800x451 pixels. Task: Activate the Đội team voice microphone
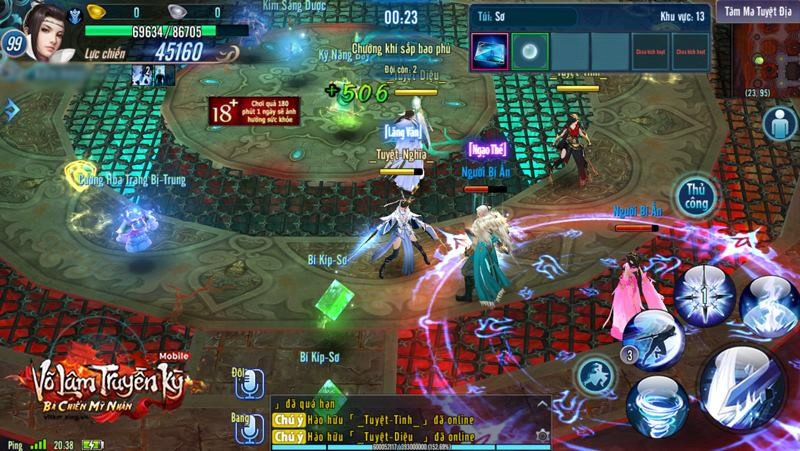click(x=248, y=380)
